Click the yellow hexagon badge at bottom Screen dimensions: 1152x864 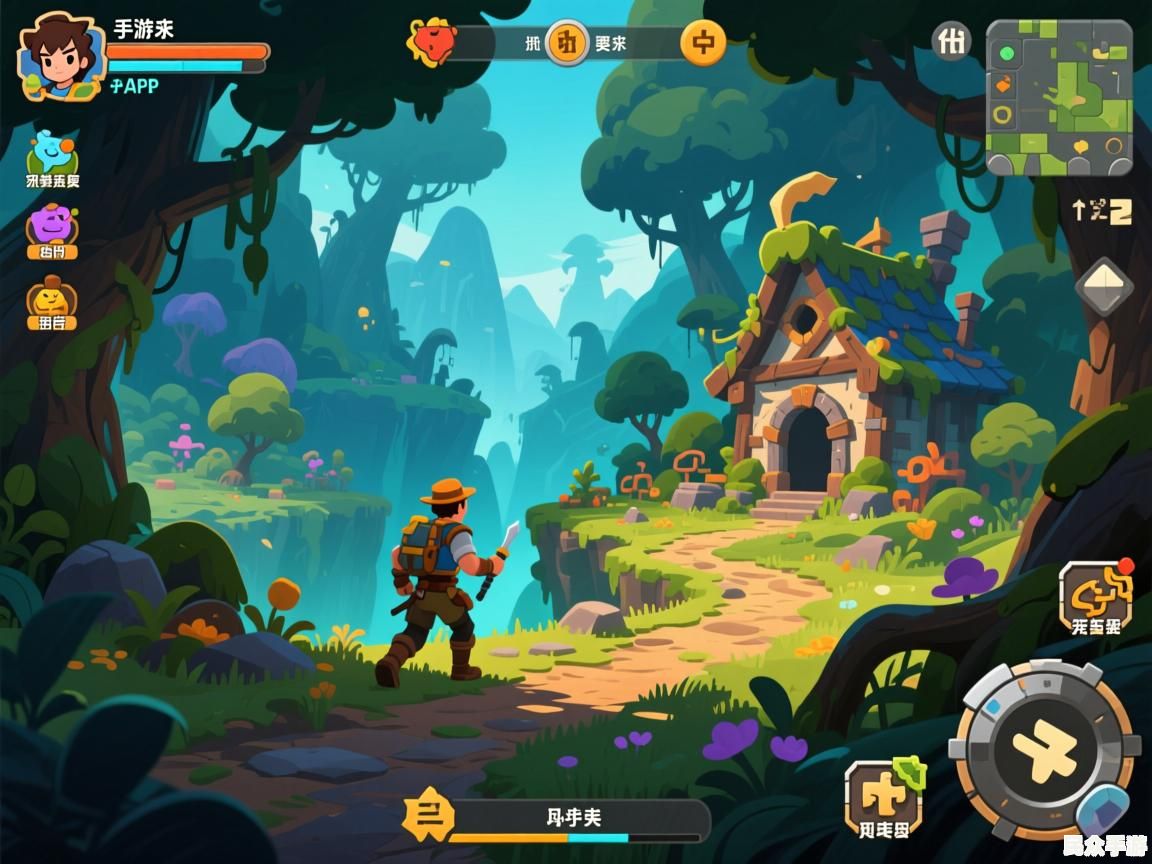click(427, 817)
